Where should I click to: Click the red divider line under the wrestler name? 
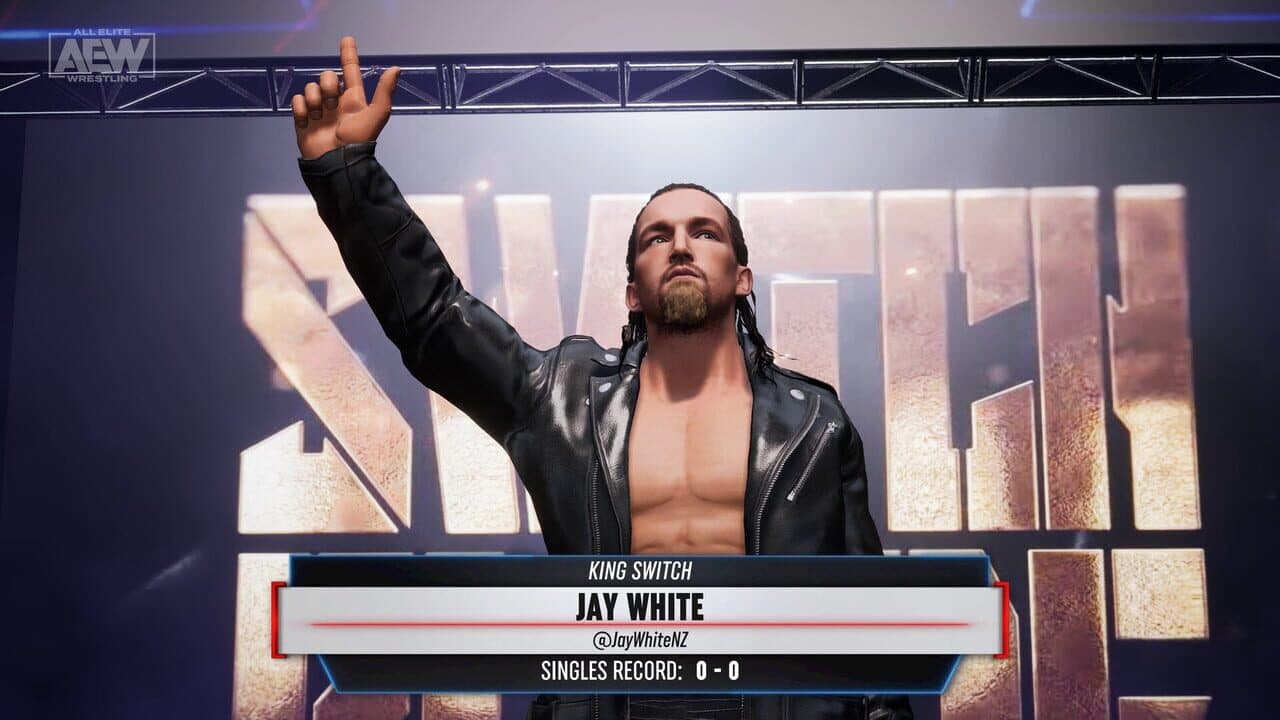[x=640, y=620]
